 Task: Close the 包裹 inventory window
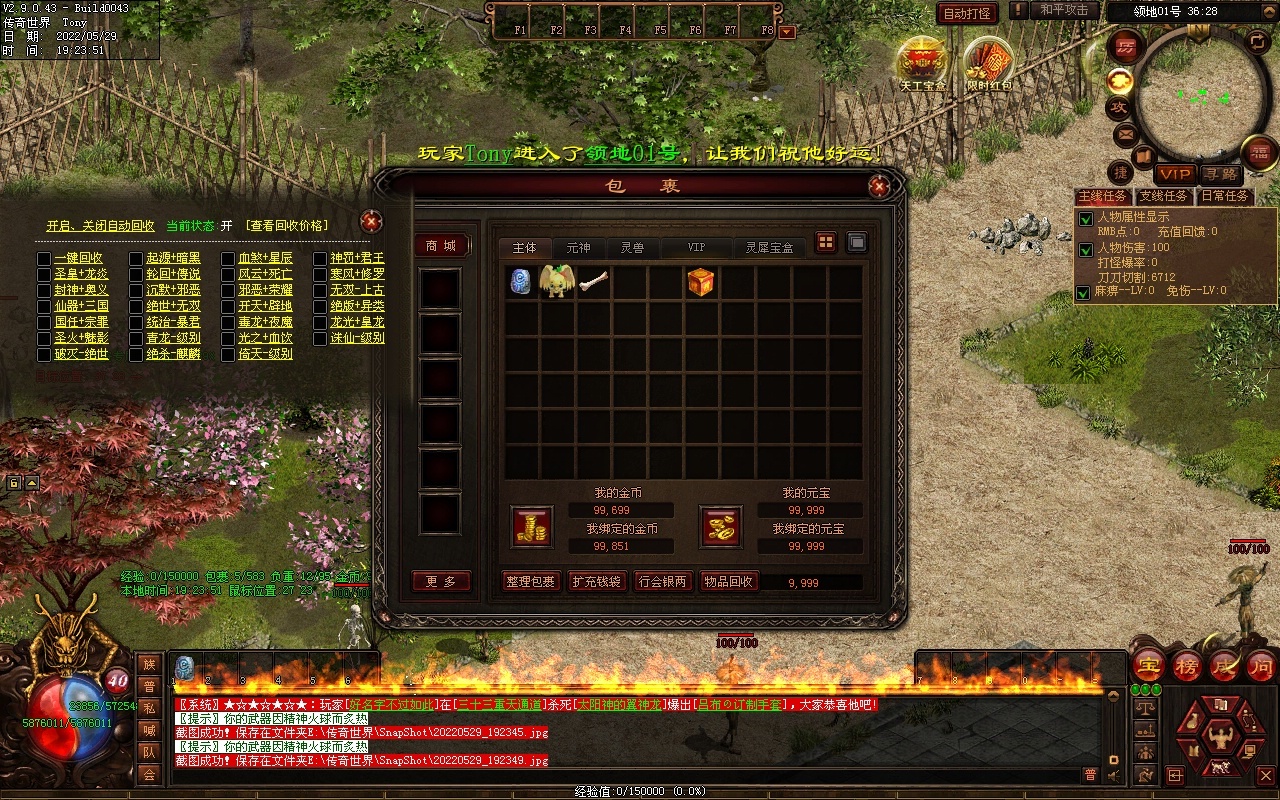tap(879, 186)
